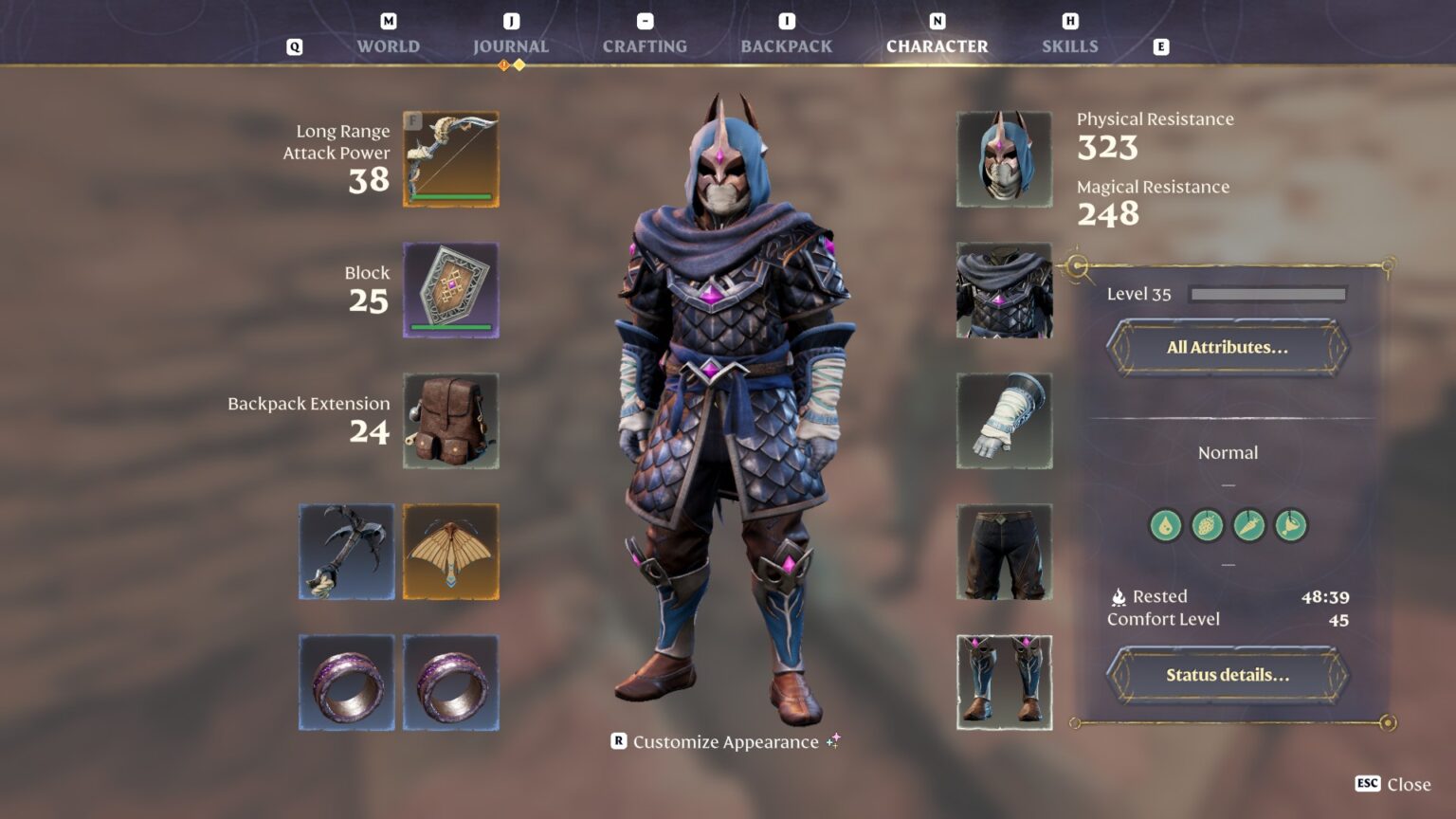The width and height of the screenshot is (1456, 819).
Task: Open the BACKPACK tab
Action: (x=787, y=45)
